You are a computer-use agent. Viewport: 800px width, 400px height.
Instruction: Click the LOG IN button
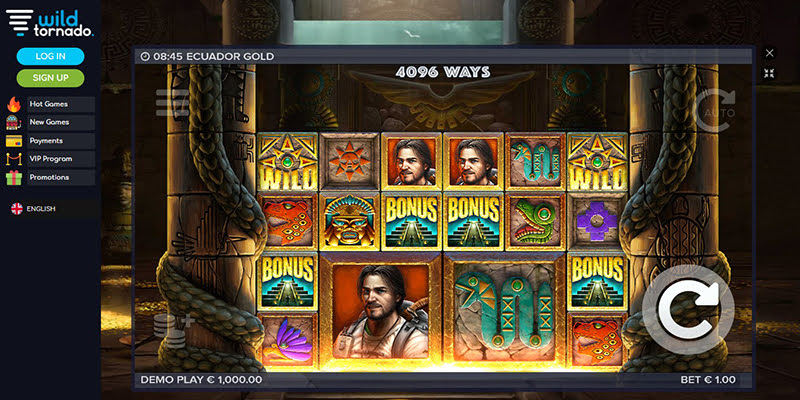(x=50, y=56)
